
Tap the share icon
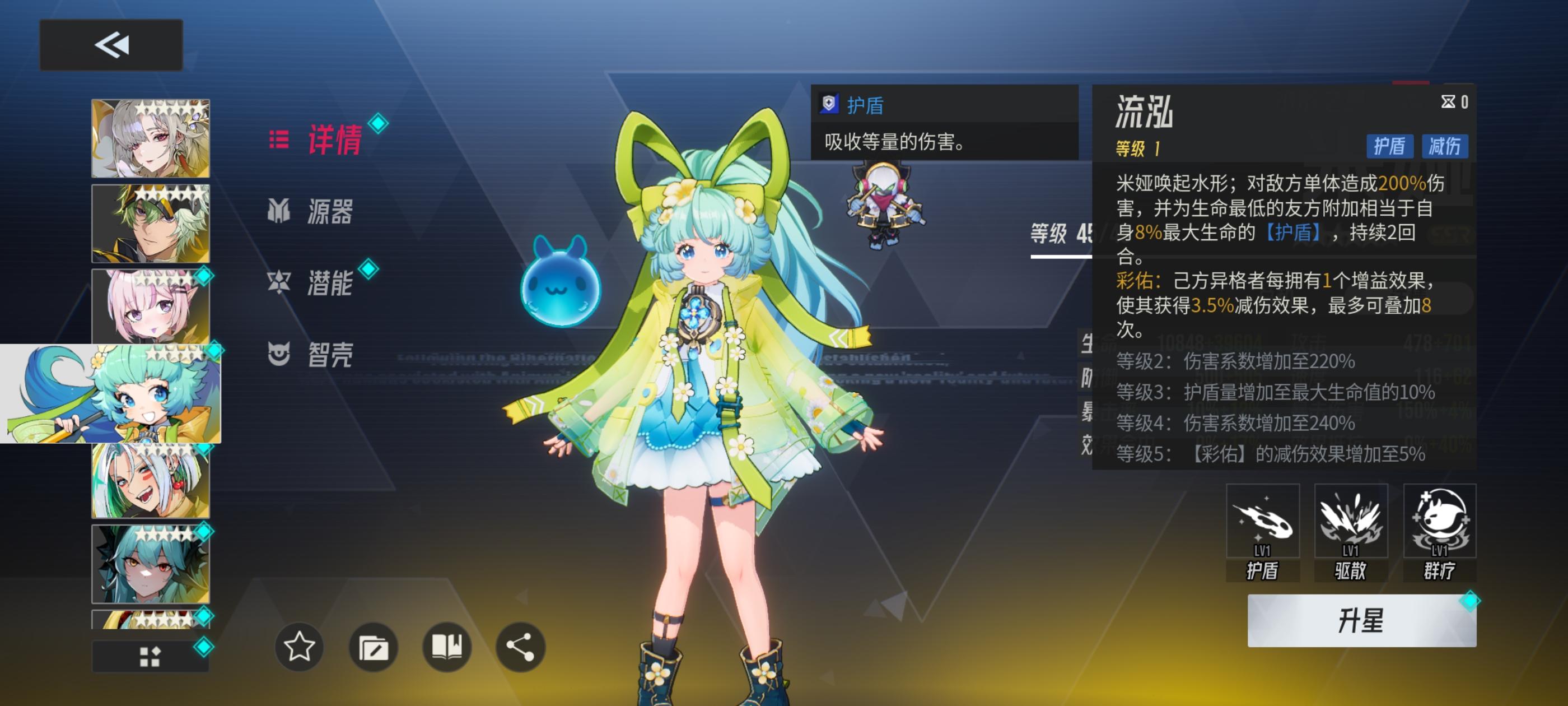coord(520,648)
